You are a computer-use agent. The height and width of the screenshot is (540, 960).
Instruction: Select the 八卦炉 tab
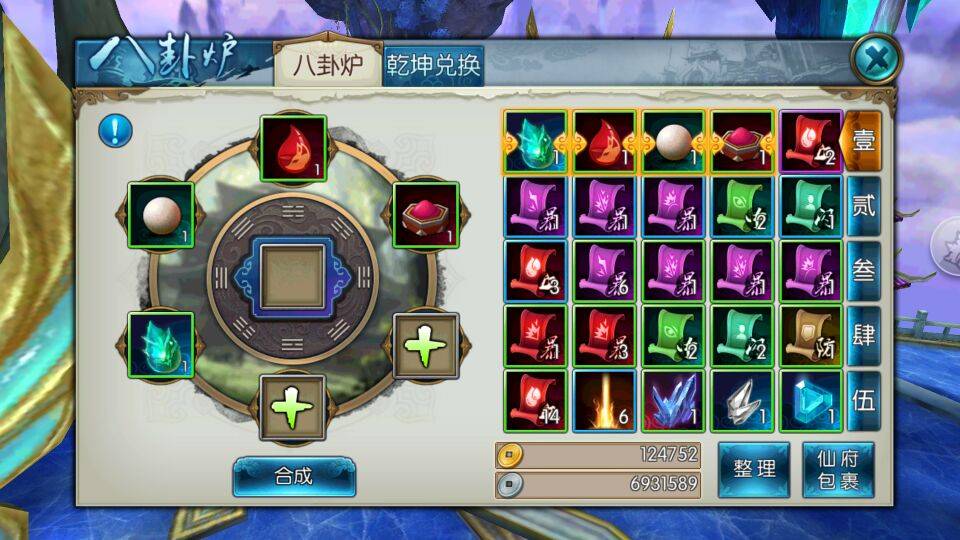tap(327, 66)
